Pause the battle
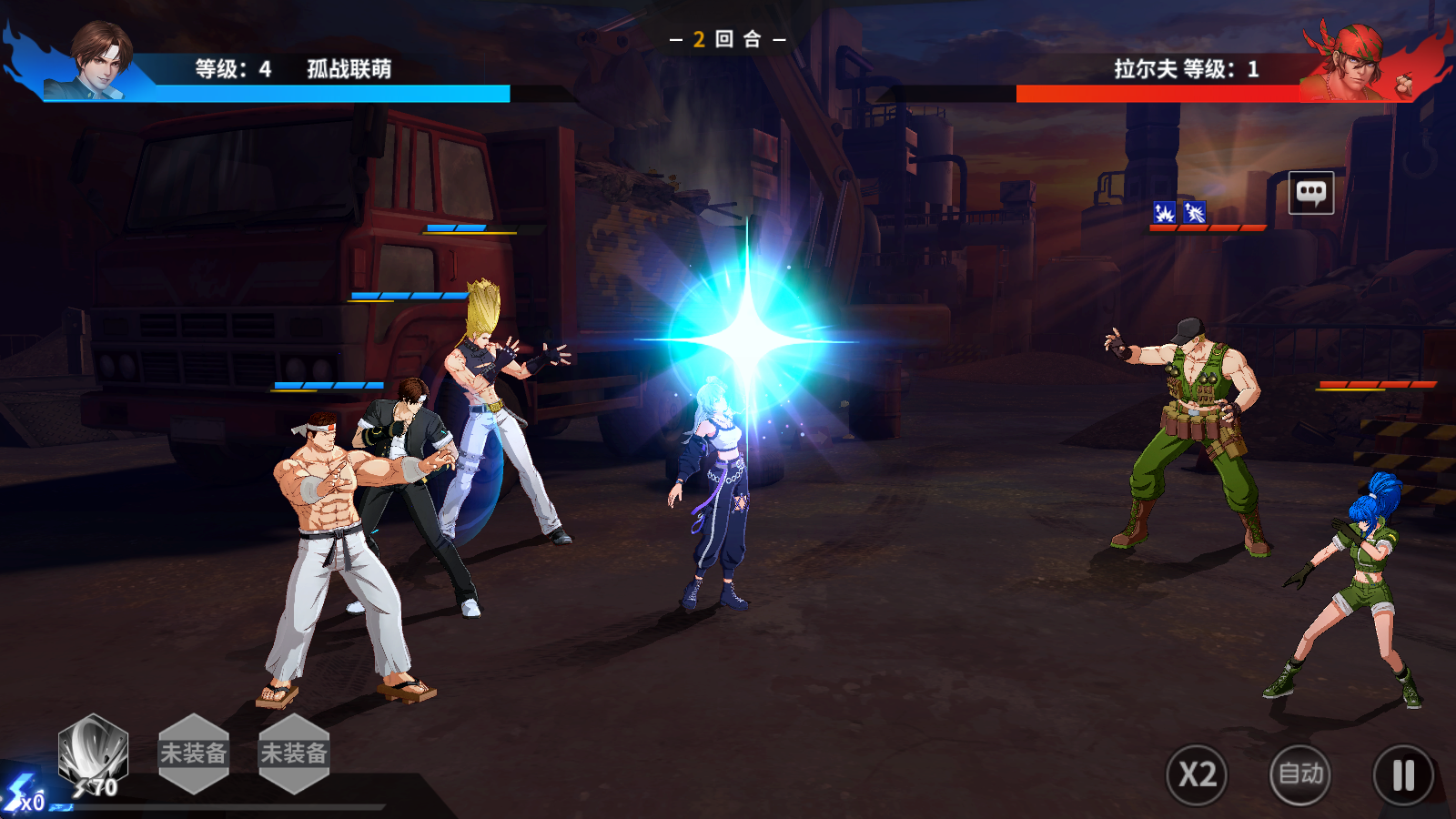Viewport: 1456px width, 819px height. 1403,774
